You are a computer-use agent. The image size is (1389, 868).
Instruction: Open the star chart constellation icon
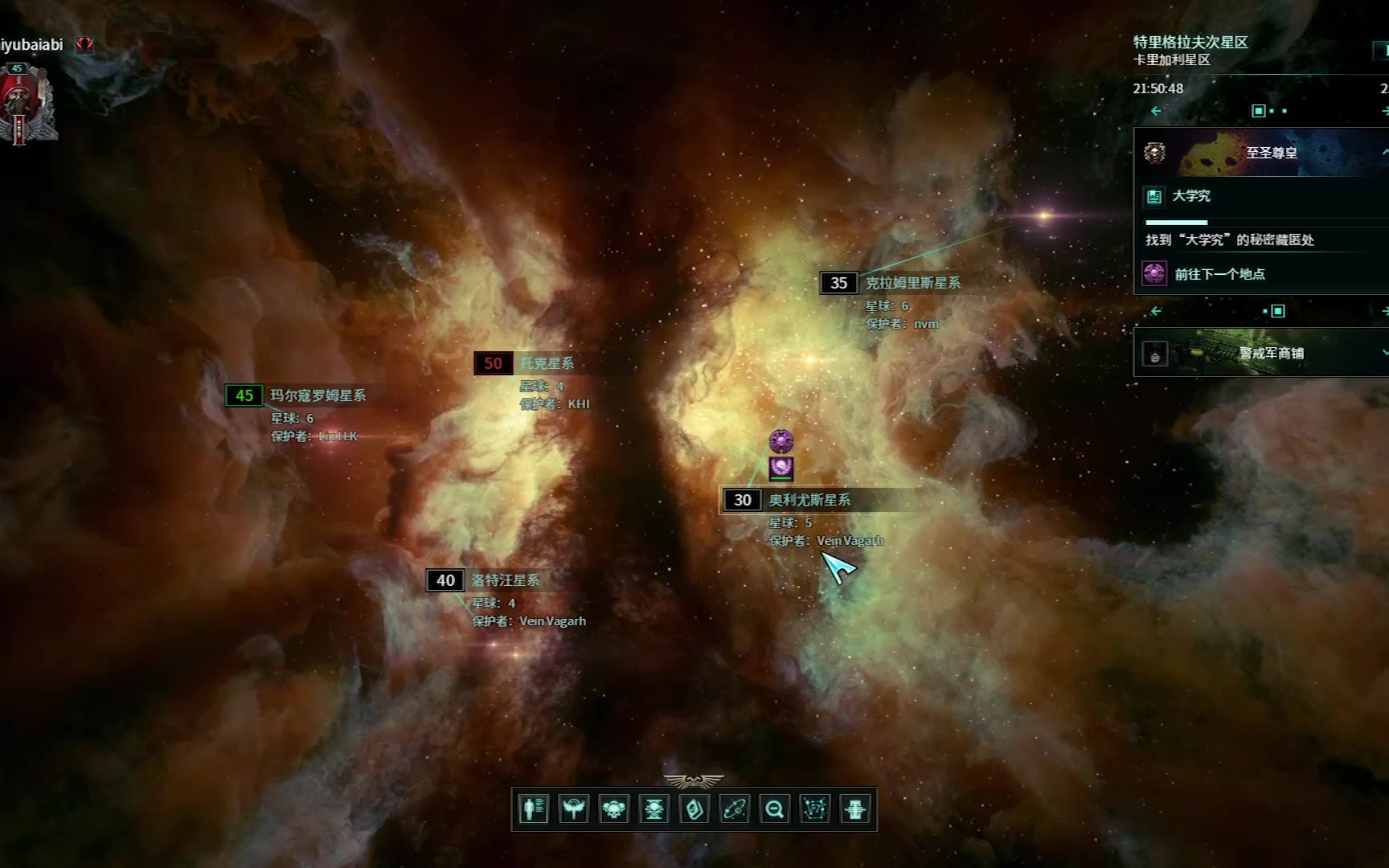(814, 809)
